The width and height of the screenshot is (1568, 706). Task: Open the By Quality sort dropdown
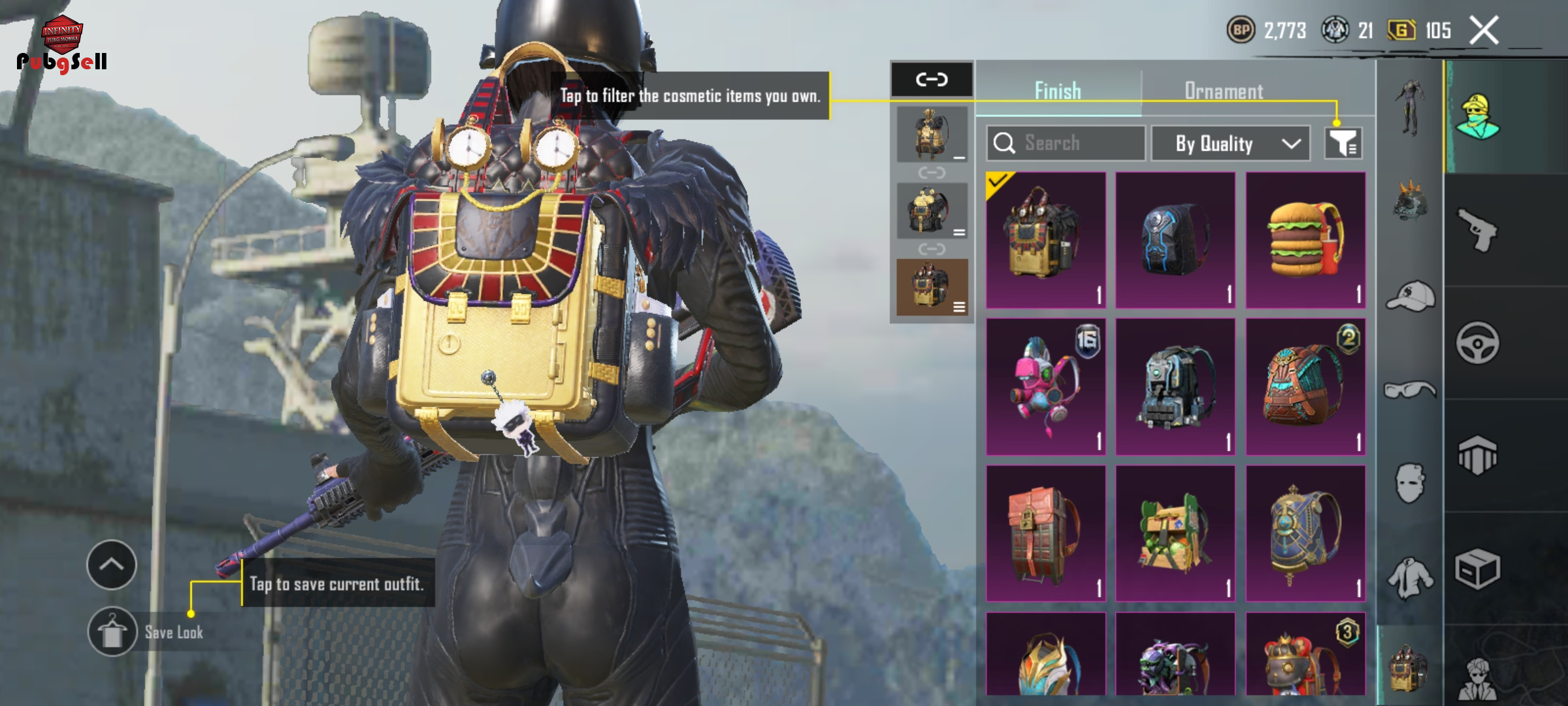point(1230,143)
